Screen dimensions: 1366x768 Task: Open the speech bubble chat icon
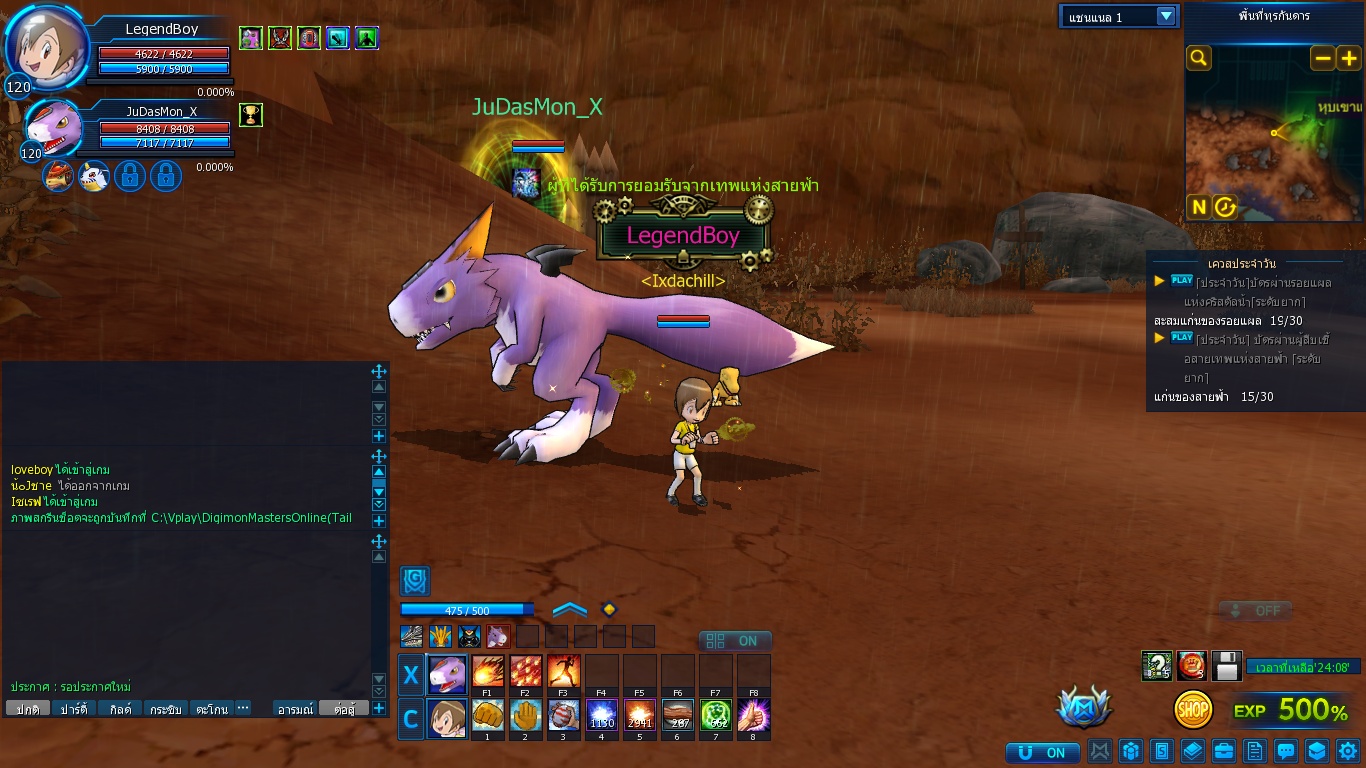pos(1286,750)
